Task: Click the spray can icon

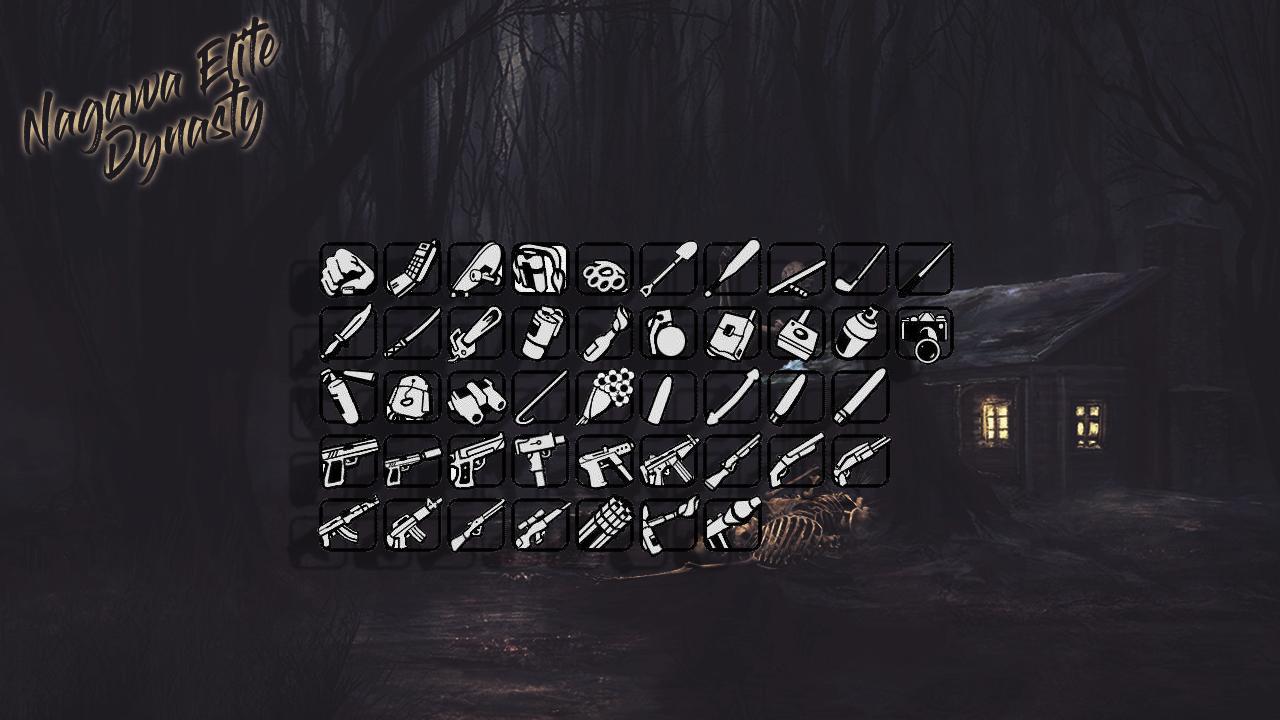Action: point(860,334)
